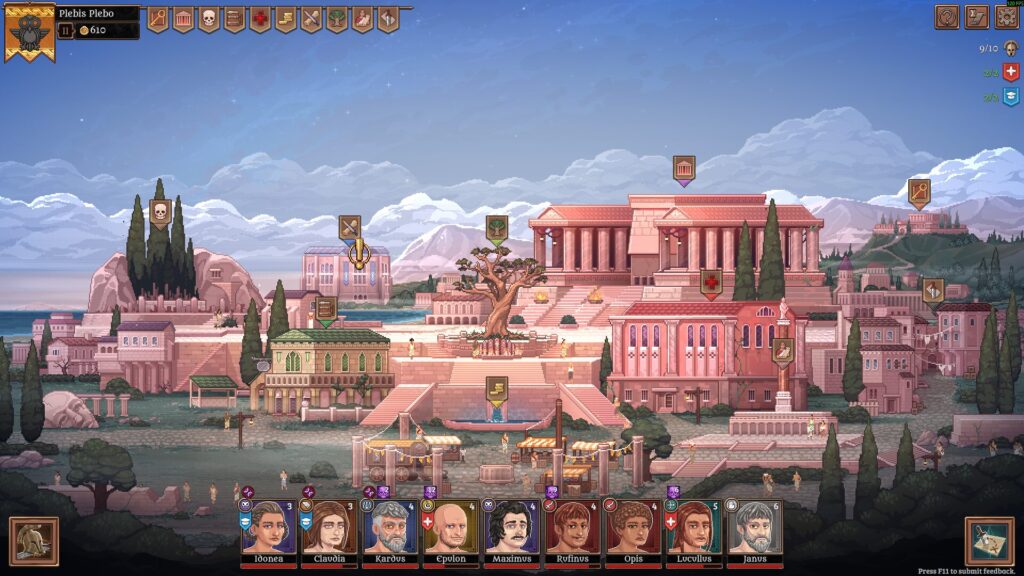Choose the Opis portrait
Screen dimensions: 1024x576
[633, 527]
